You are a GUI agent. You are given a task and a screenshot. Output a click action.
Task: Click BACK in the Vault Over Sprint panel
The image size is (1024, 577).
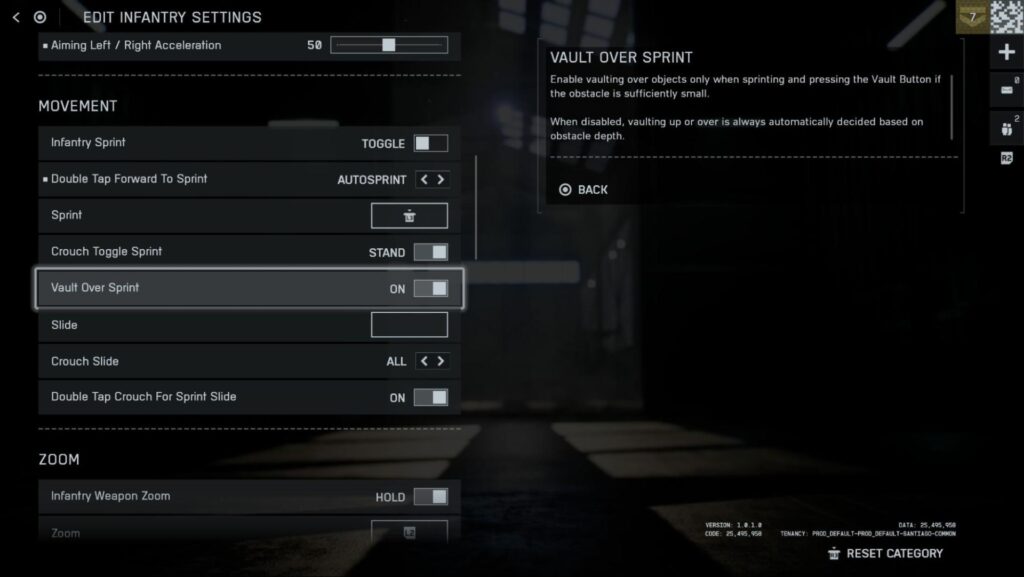[x=584, y=190]
